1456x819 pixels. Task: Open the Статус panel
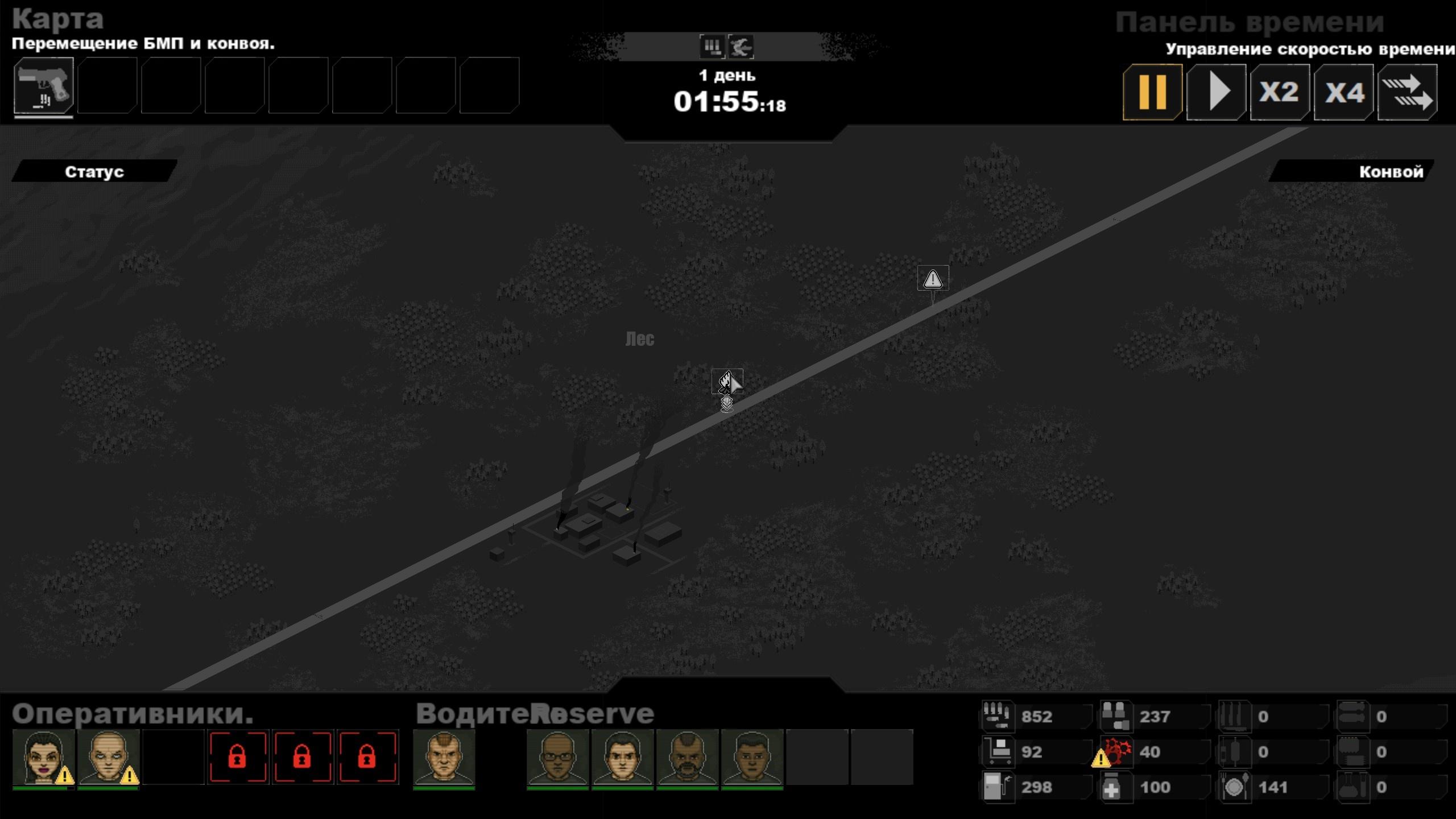pos(94,172)
